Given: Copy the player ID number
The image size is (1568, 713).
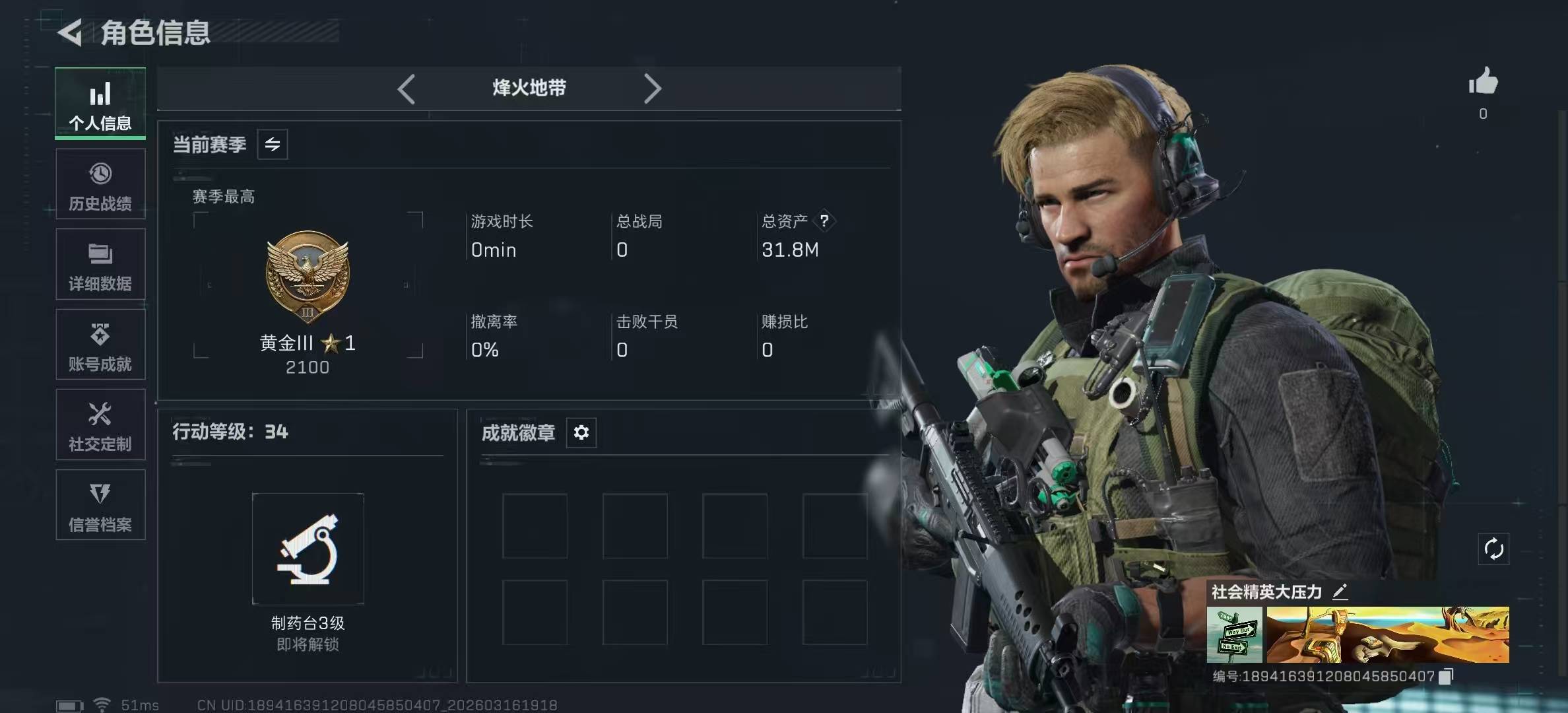Looking at the screenshot, I should pyautogui.click(x=1446, y=676).
